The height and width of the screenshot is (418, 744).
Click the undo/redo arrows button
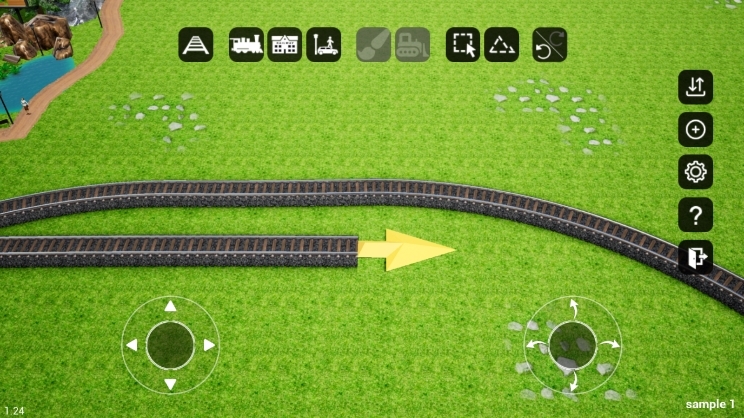click(550, 45)
